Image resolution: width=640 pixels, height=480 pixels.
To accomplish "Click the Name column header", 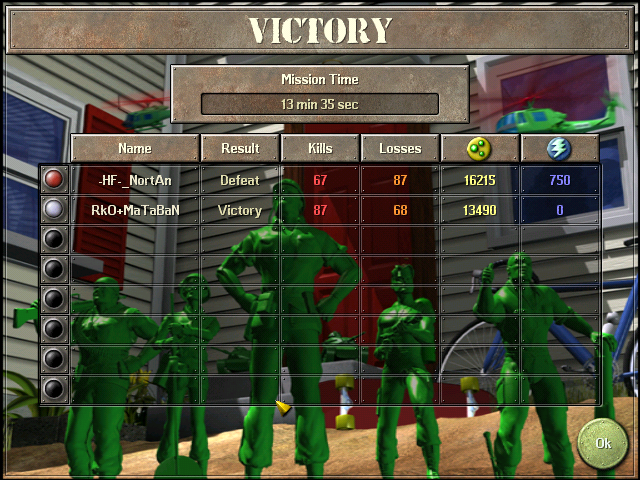I will tap(134, 148).
